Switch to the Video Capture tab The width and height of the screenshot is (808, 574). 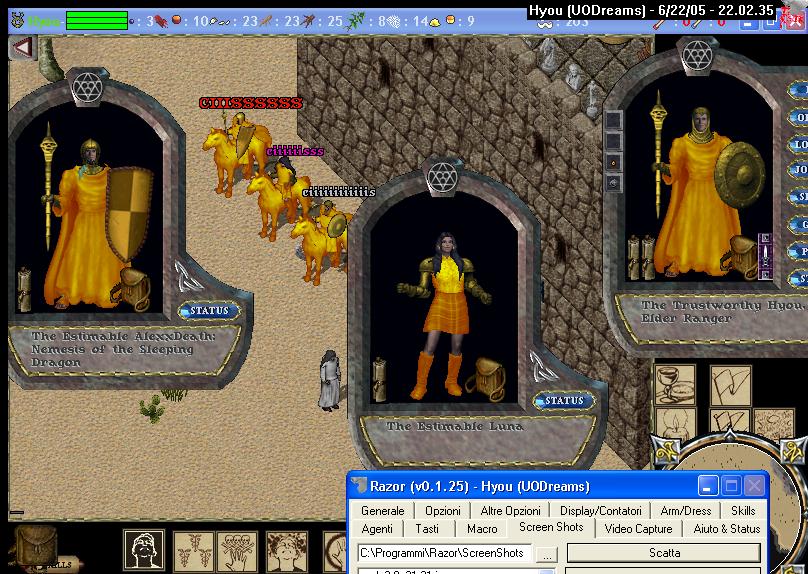638,529
